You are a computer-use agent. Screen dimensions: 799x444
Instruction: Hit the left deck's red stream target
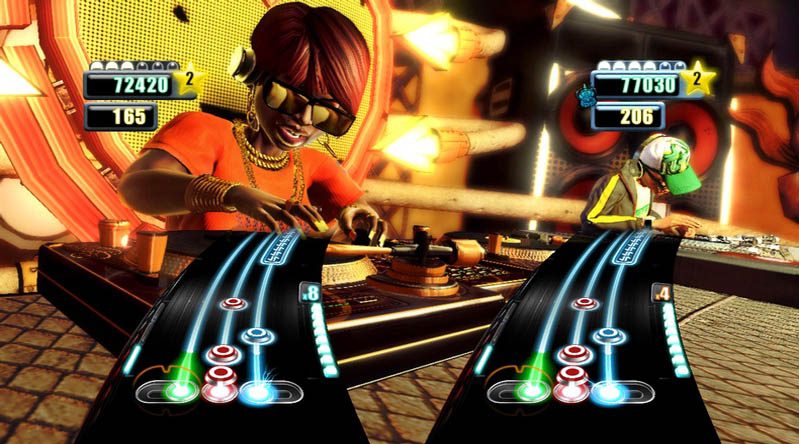click(219, 387)
